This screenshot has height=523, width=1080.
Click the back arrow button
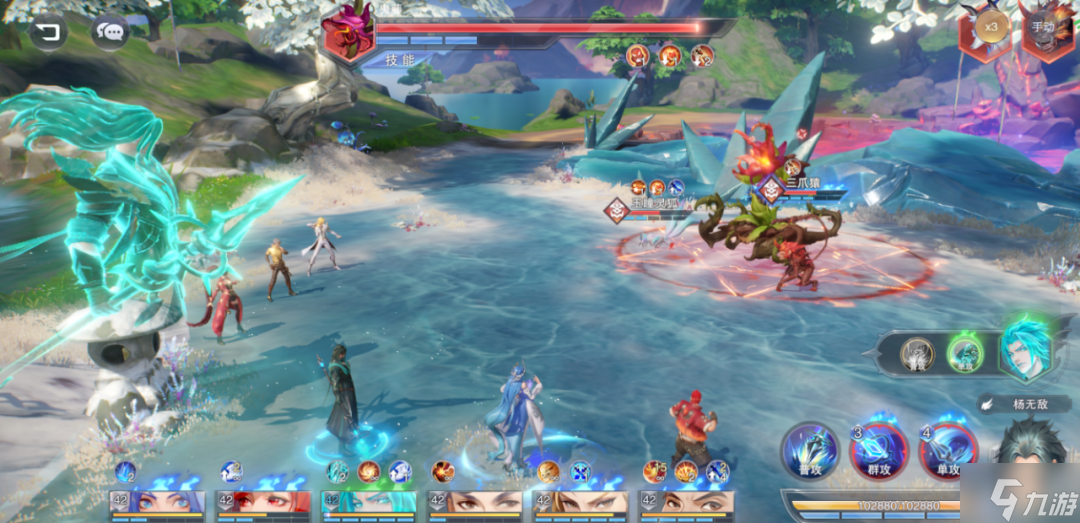48,34
